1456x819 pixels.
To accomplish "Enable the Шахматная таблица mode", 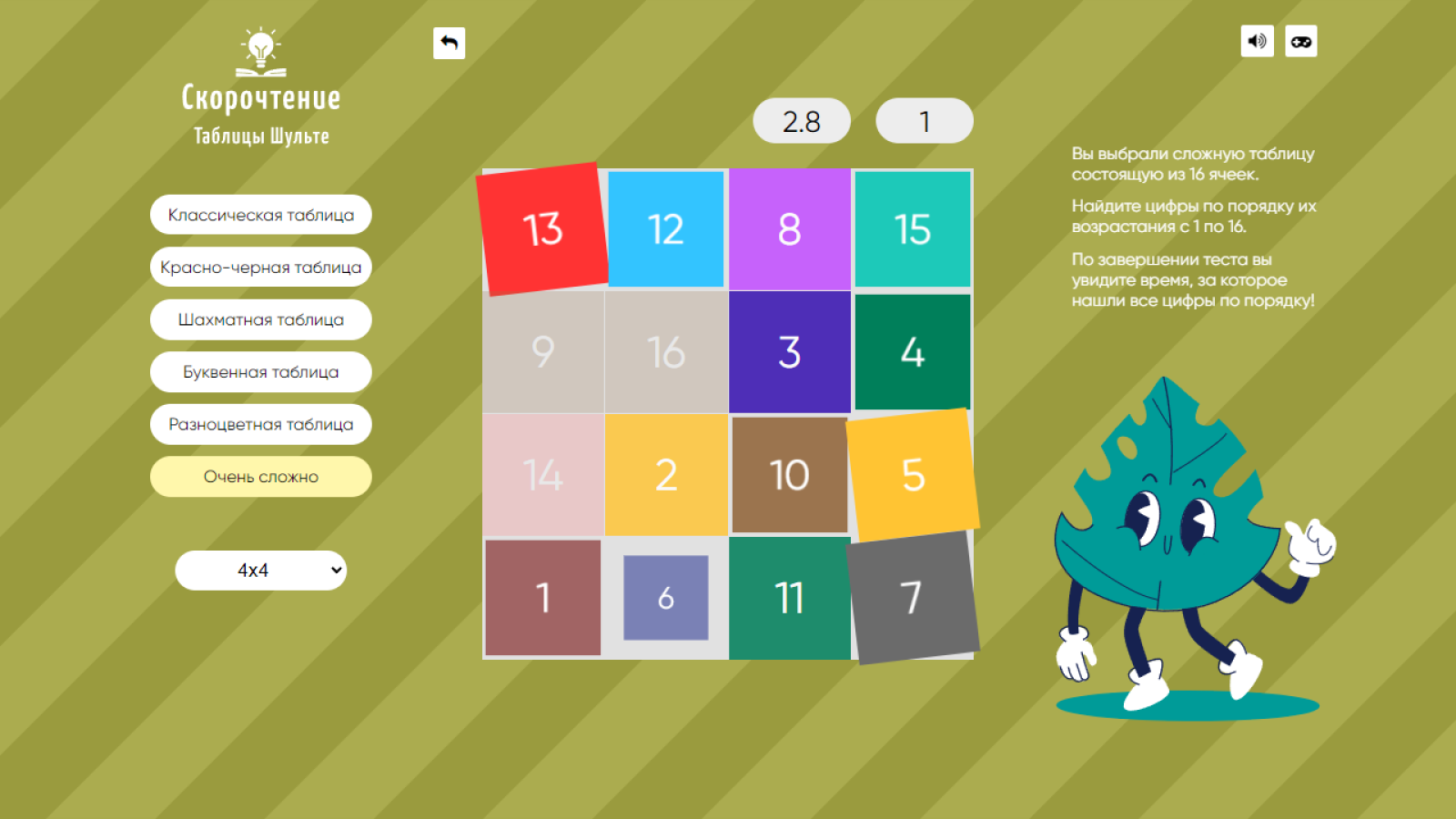I will click(x=260, y=319).
